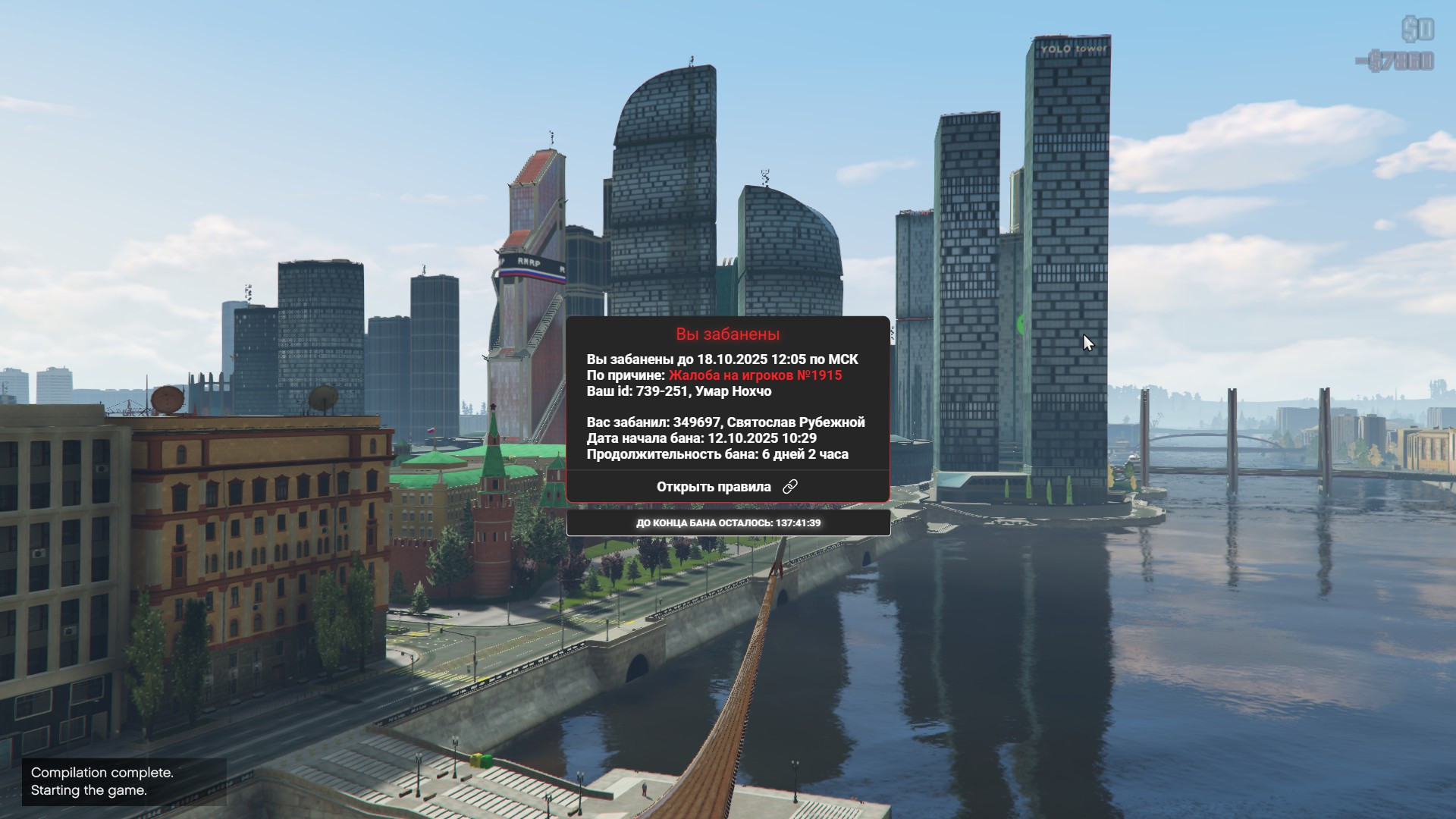This screenshot has width=1456, height=819.
Task: Open the rules via "Открыть правила"
Action: coord(726,487)
